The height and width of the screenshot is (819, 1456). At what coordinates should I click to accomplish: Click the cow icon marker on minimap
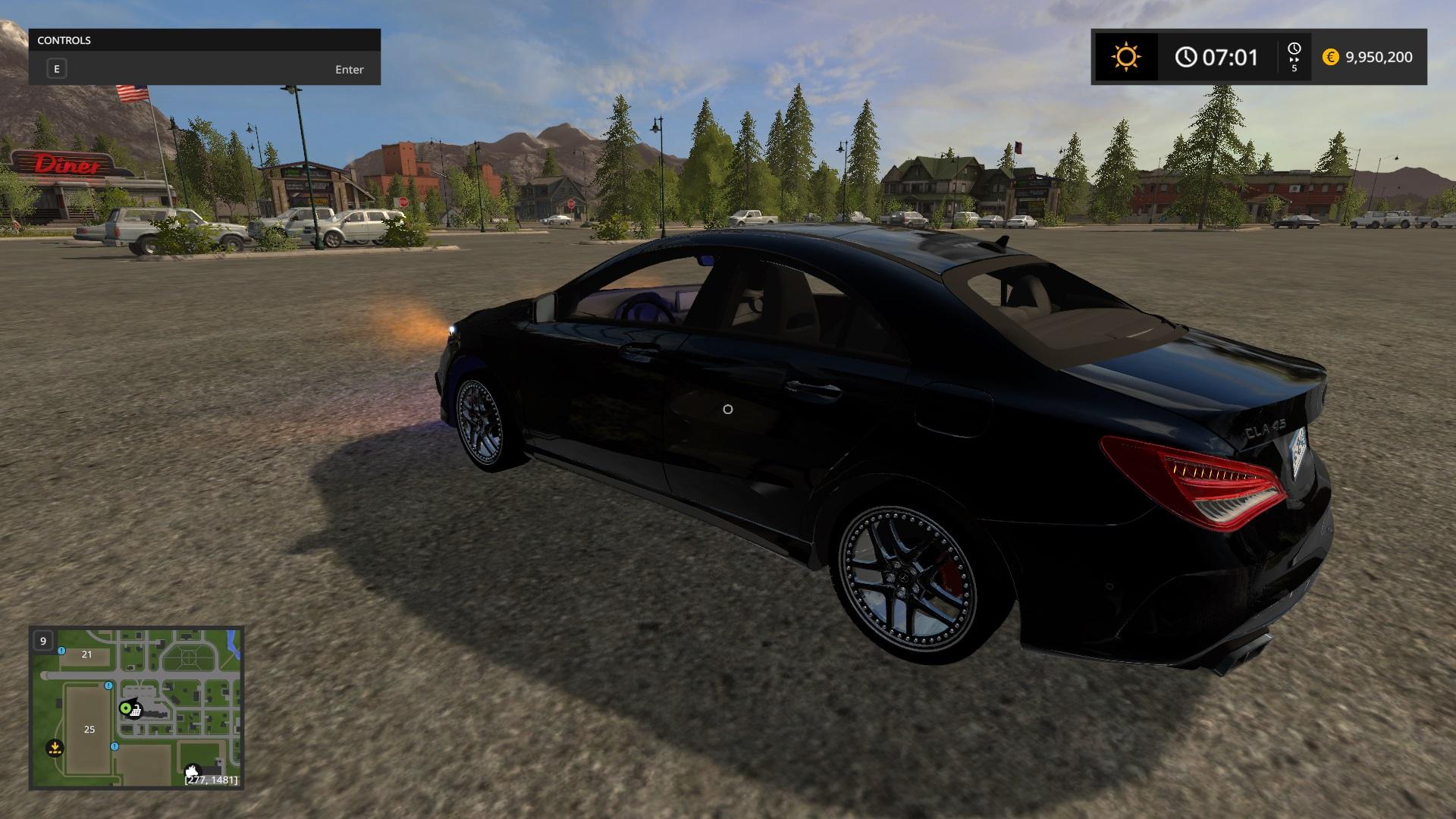tap(193, 771)
